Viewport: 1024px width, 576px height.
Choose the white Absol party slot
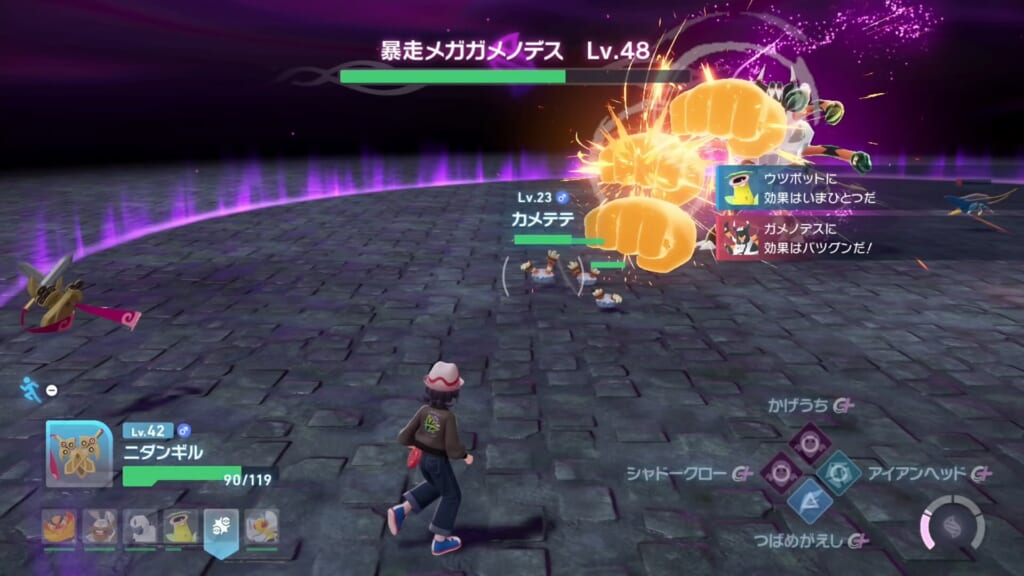(x=140, y=525)
